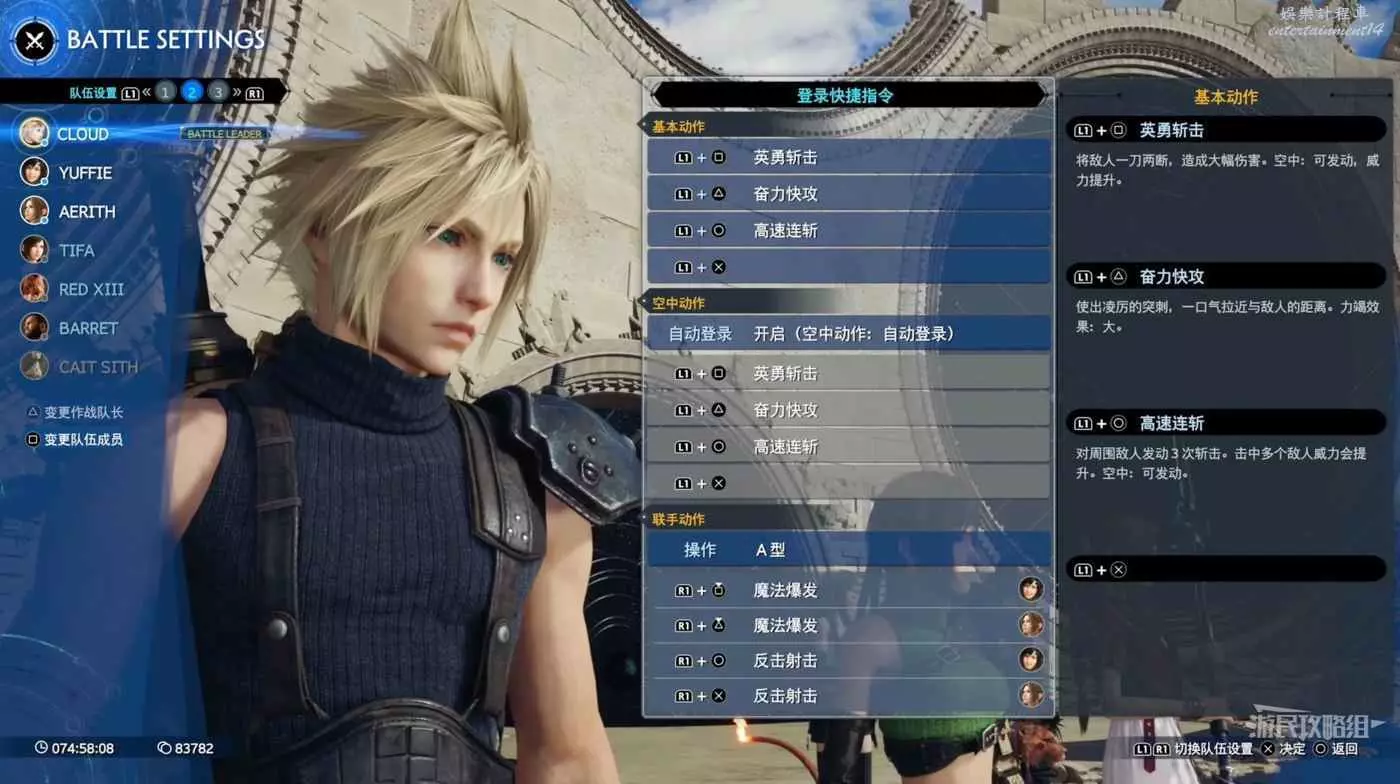The image size is (1400, 784).
Task: Select the greyed-out Cait Sith entry
Action: coord(98,367)
